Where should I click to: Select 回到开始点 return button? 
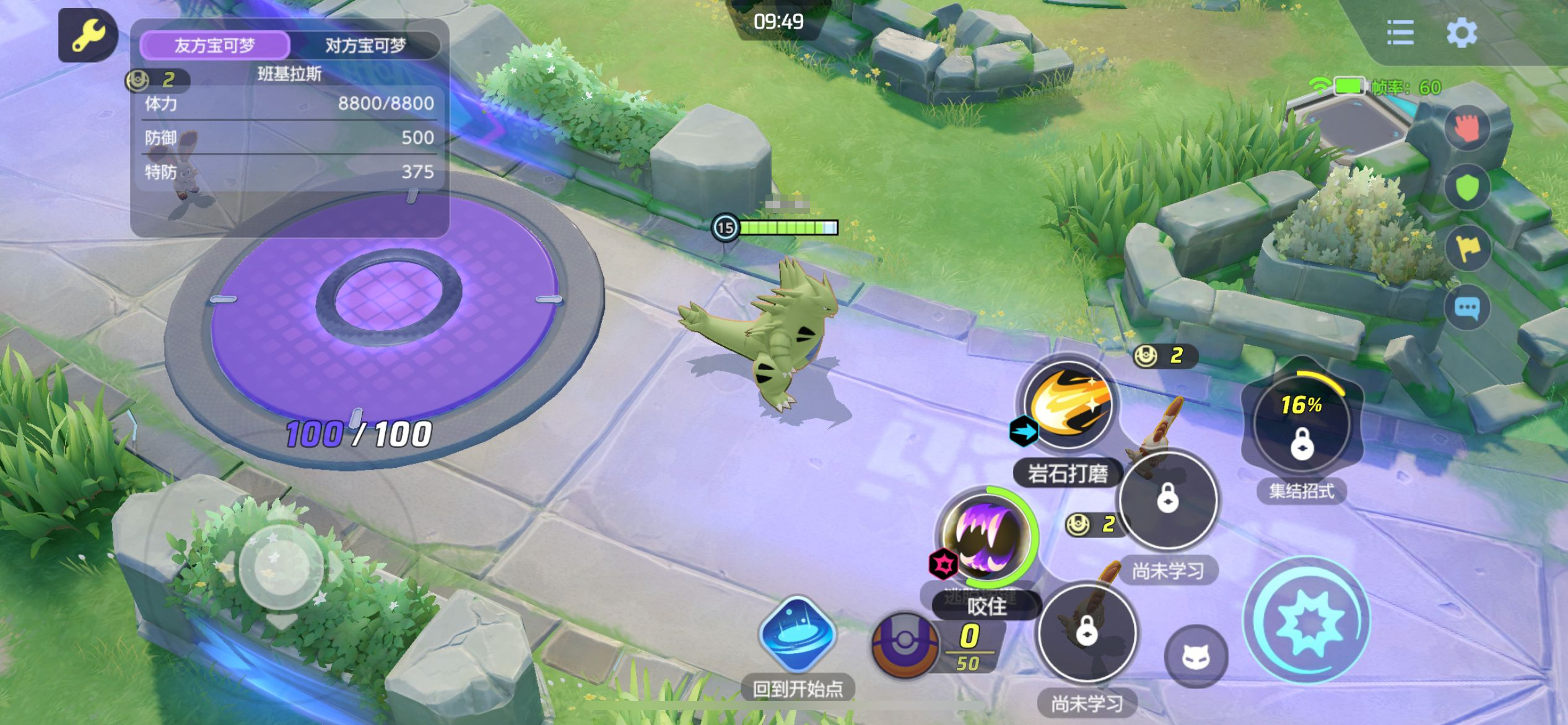coord(797,635)
